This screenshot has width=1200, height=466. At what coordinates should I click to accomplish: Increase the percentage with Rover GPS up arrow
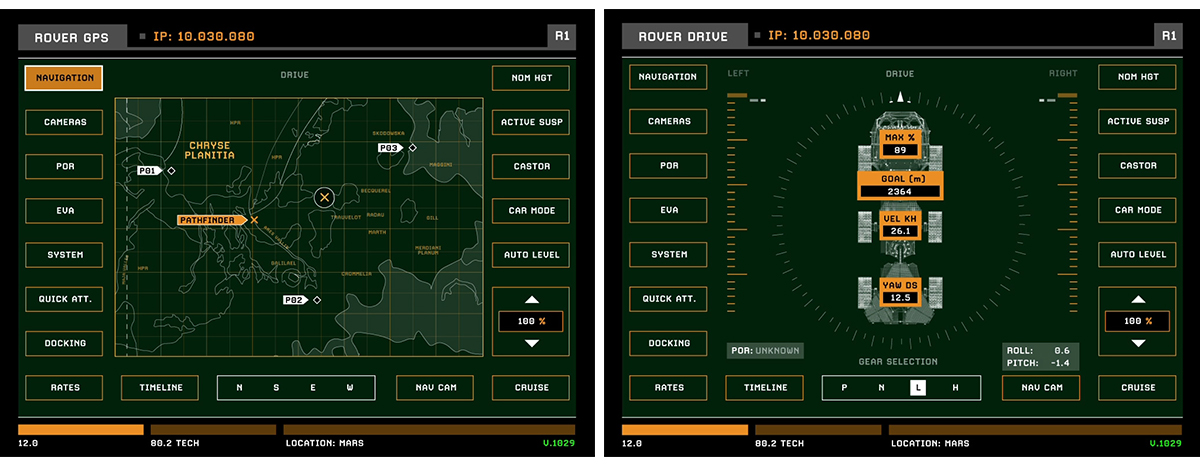(x=531, y=299)
